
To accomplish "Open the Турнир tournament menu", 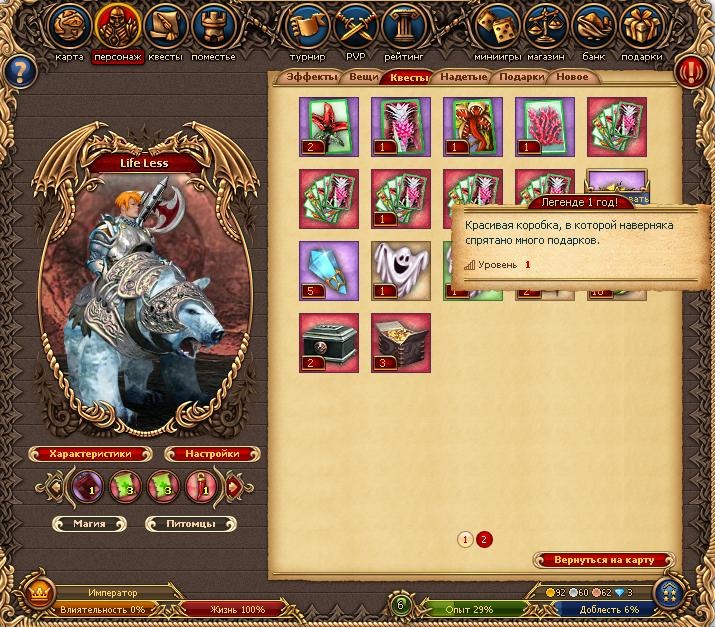I will [307, 26].
